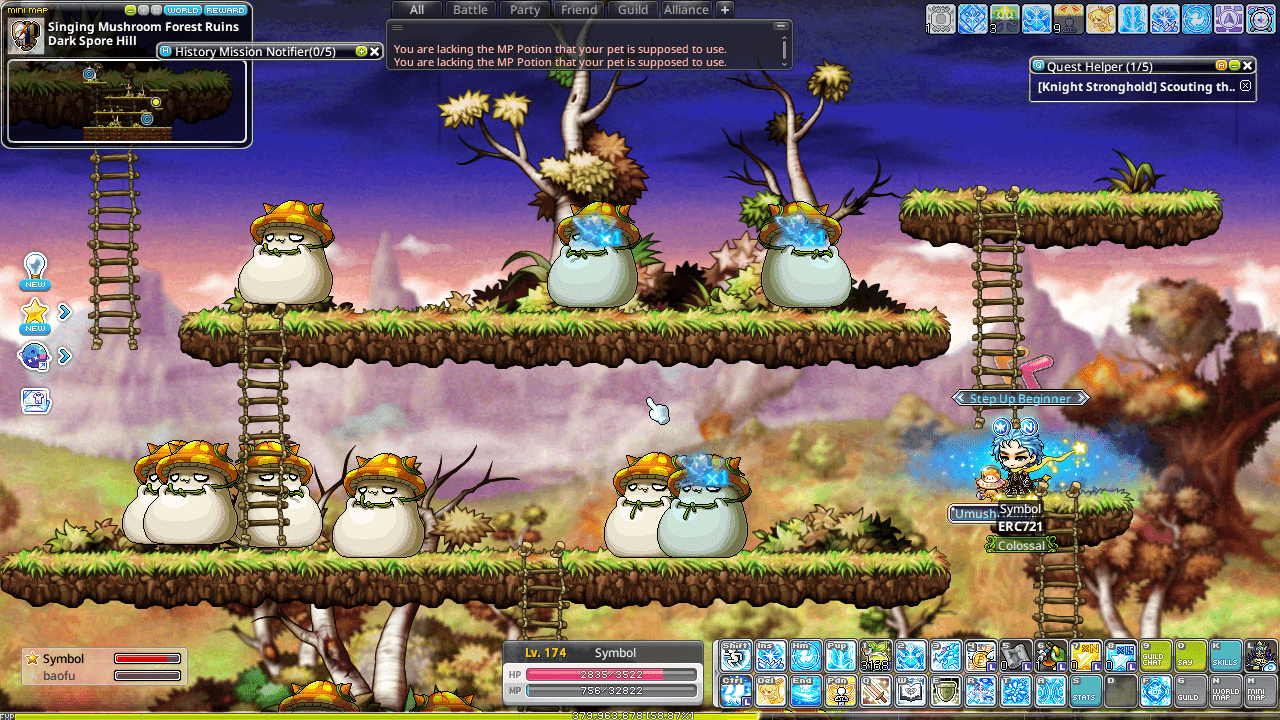This screenshot has height=720, width=1280.
Task: Open the World Map quickslot icon
Action: click(x=1225, y=691)
